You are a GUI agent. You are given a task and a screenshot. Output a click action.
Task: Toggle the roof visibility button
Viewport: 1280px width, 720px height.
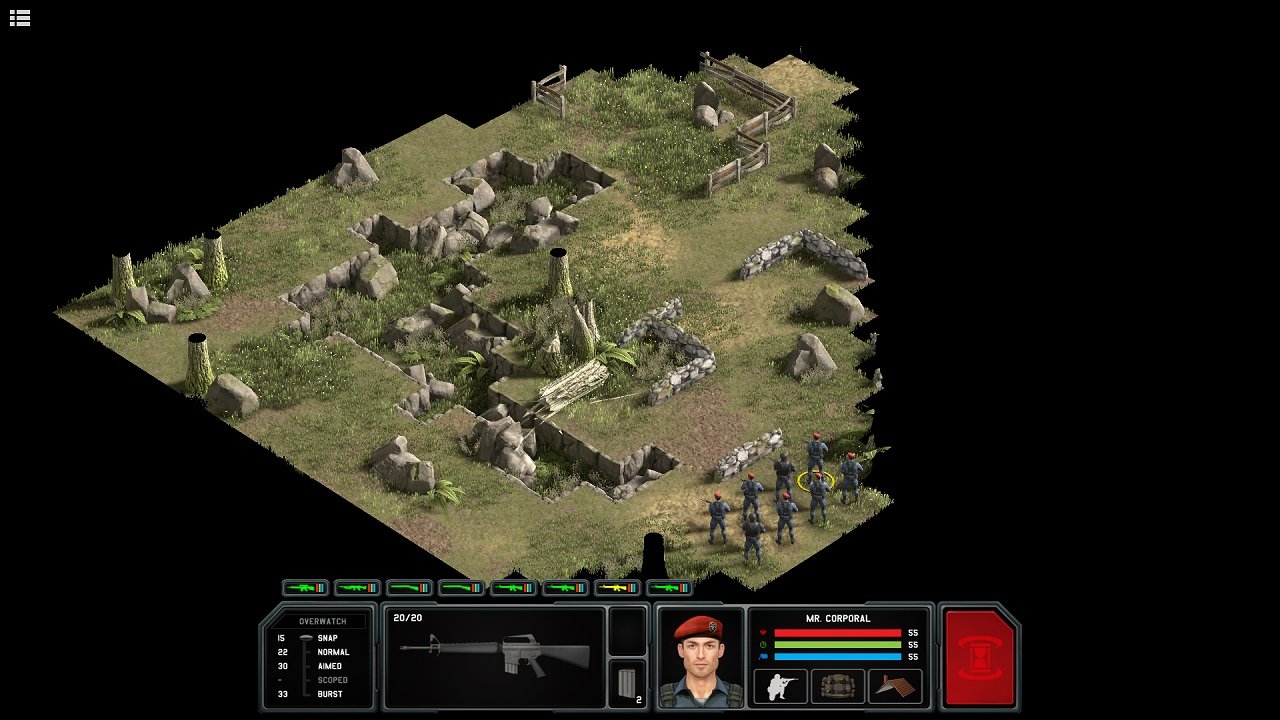pos(895,686)
